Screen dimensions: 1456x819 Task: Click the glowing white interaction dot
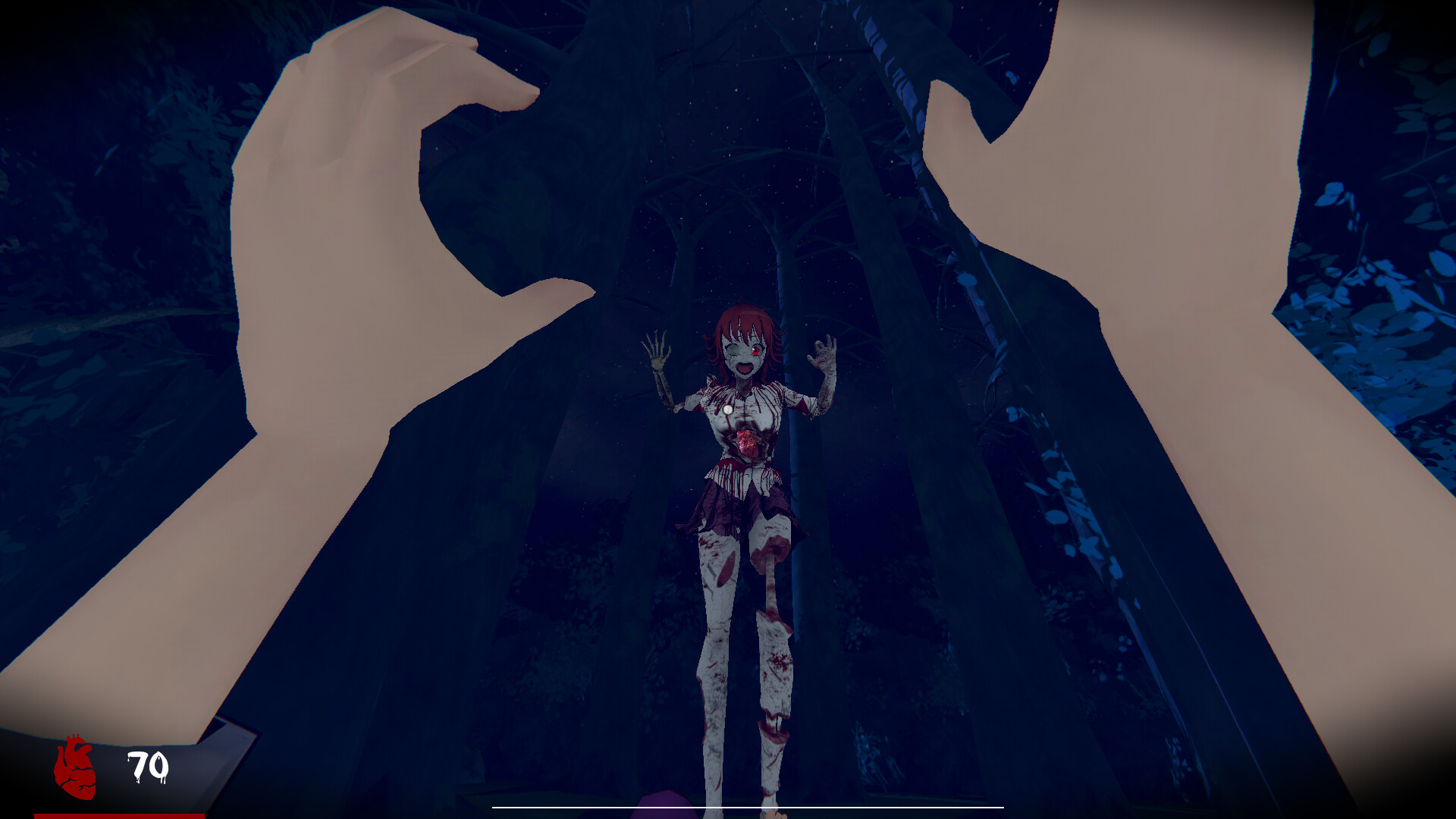tap(729, 410)
